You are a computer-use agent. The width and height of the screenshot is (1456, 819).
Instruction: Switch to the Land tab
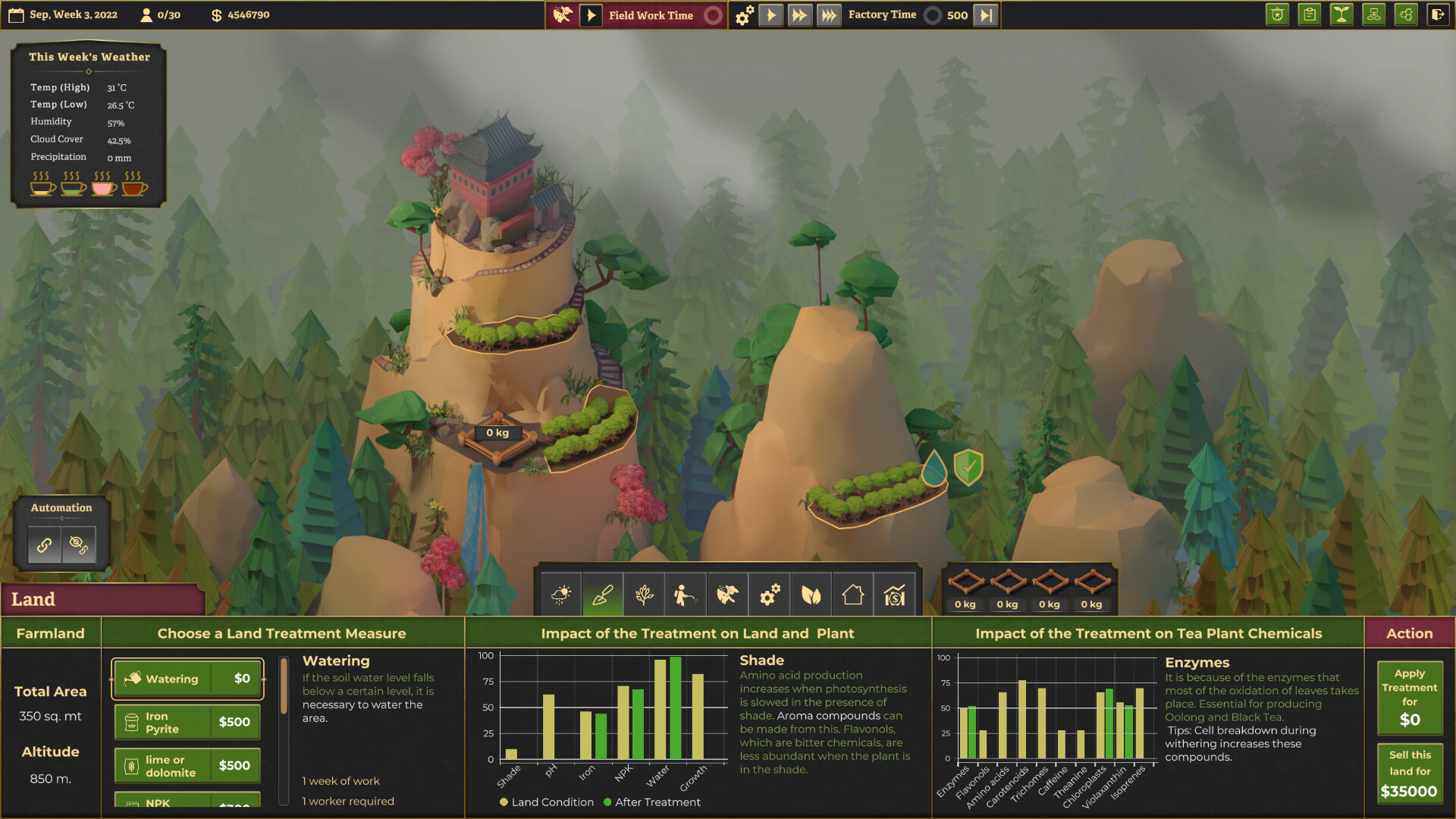[104, 599]
